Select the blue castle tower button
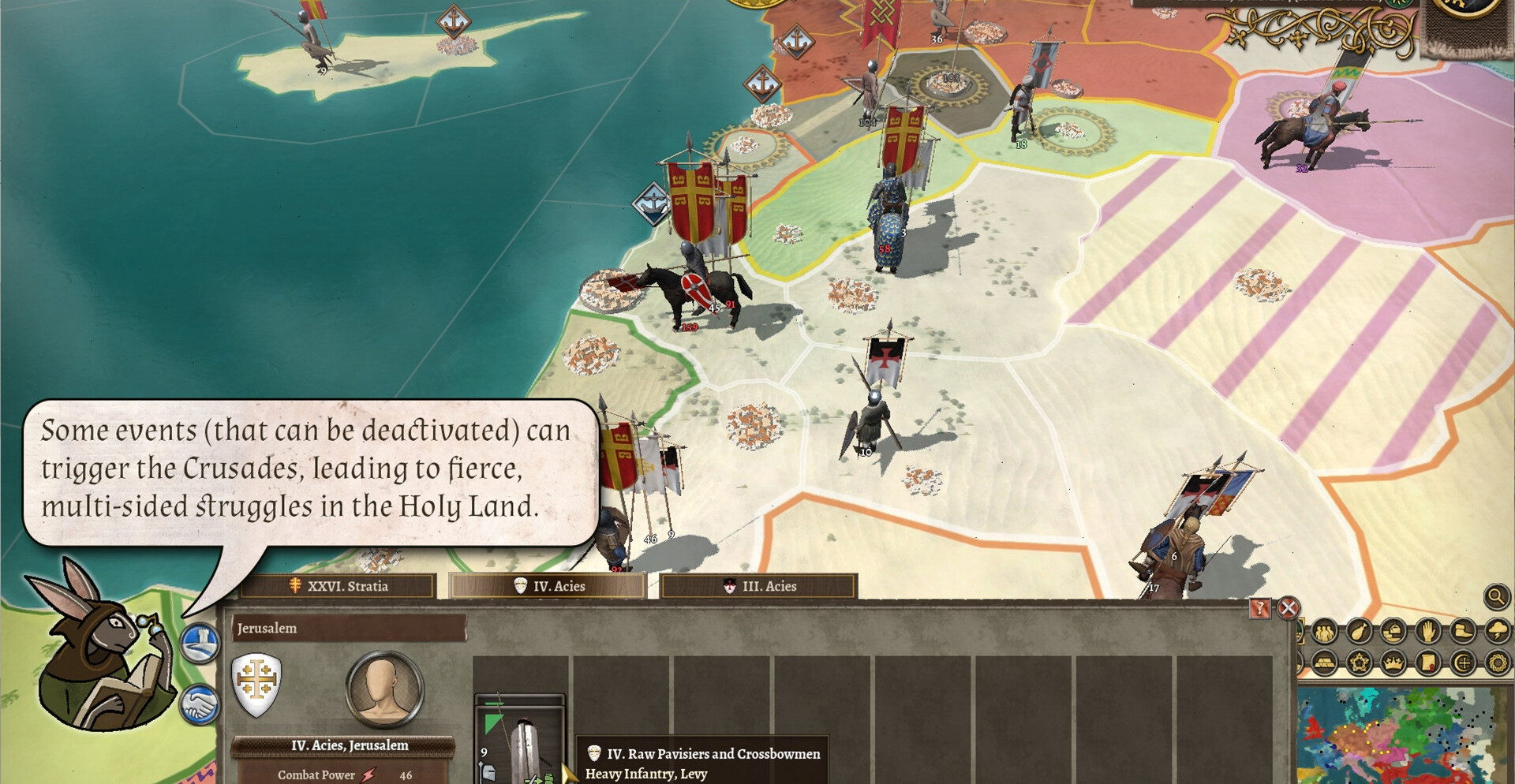Screen dimensions: 1515x784 (x=200, y=643)
